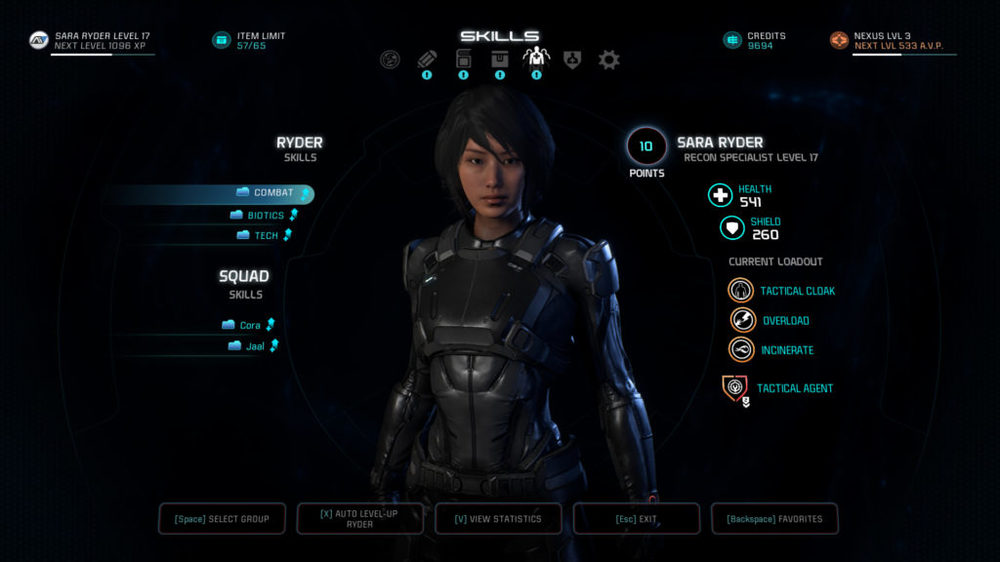Switch to the pencil journal tab
1000x562 pixels.
click(427, 60)
